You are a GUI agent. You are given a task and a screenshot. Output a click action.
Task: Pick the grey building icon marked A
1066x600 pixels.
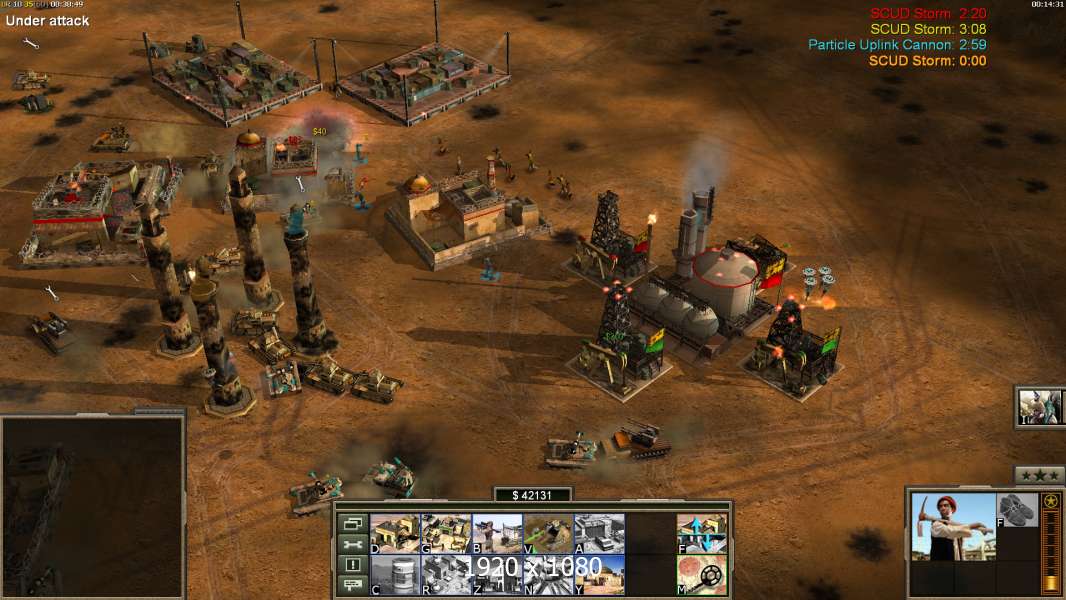[599, 534]
